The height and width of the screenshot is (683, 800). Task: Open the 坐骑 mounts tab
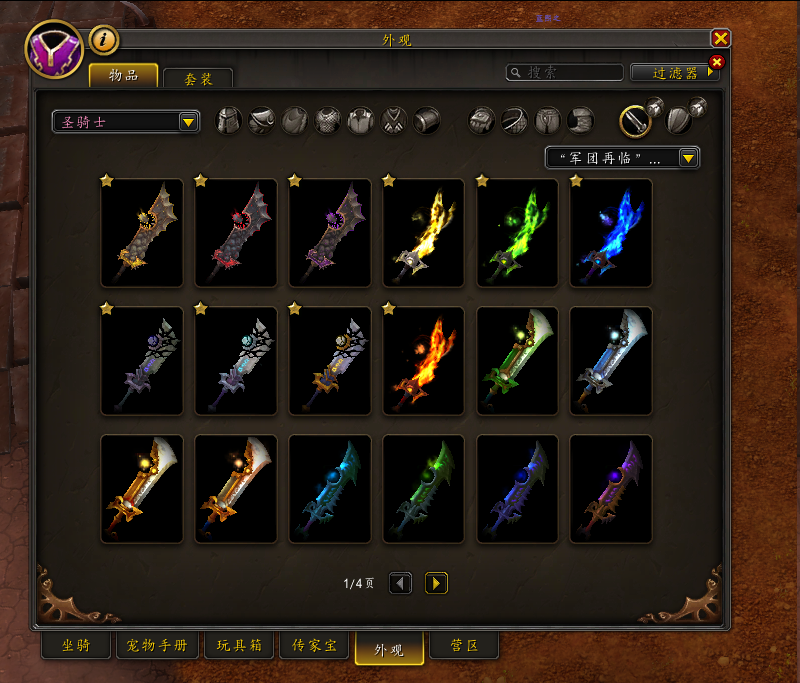[x=76, y=646]
